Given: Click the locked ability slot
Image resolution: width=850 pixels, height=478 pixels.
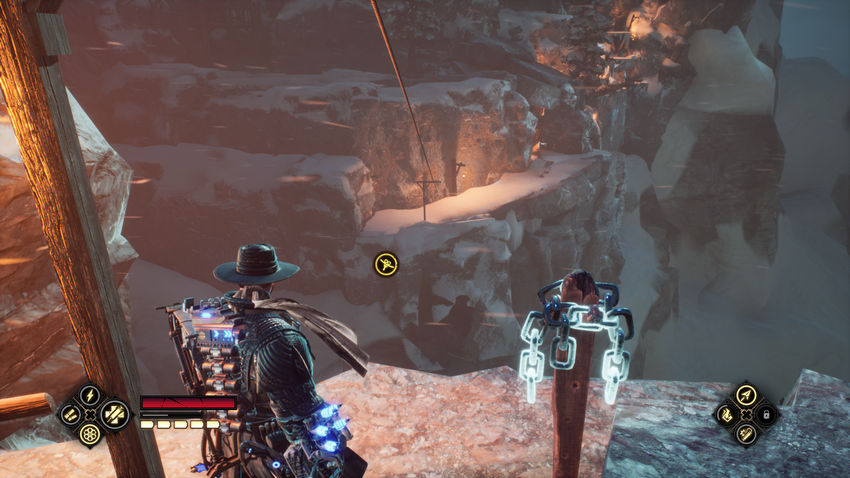Looking at the screenshot, I should [x=766, y=415].
